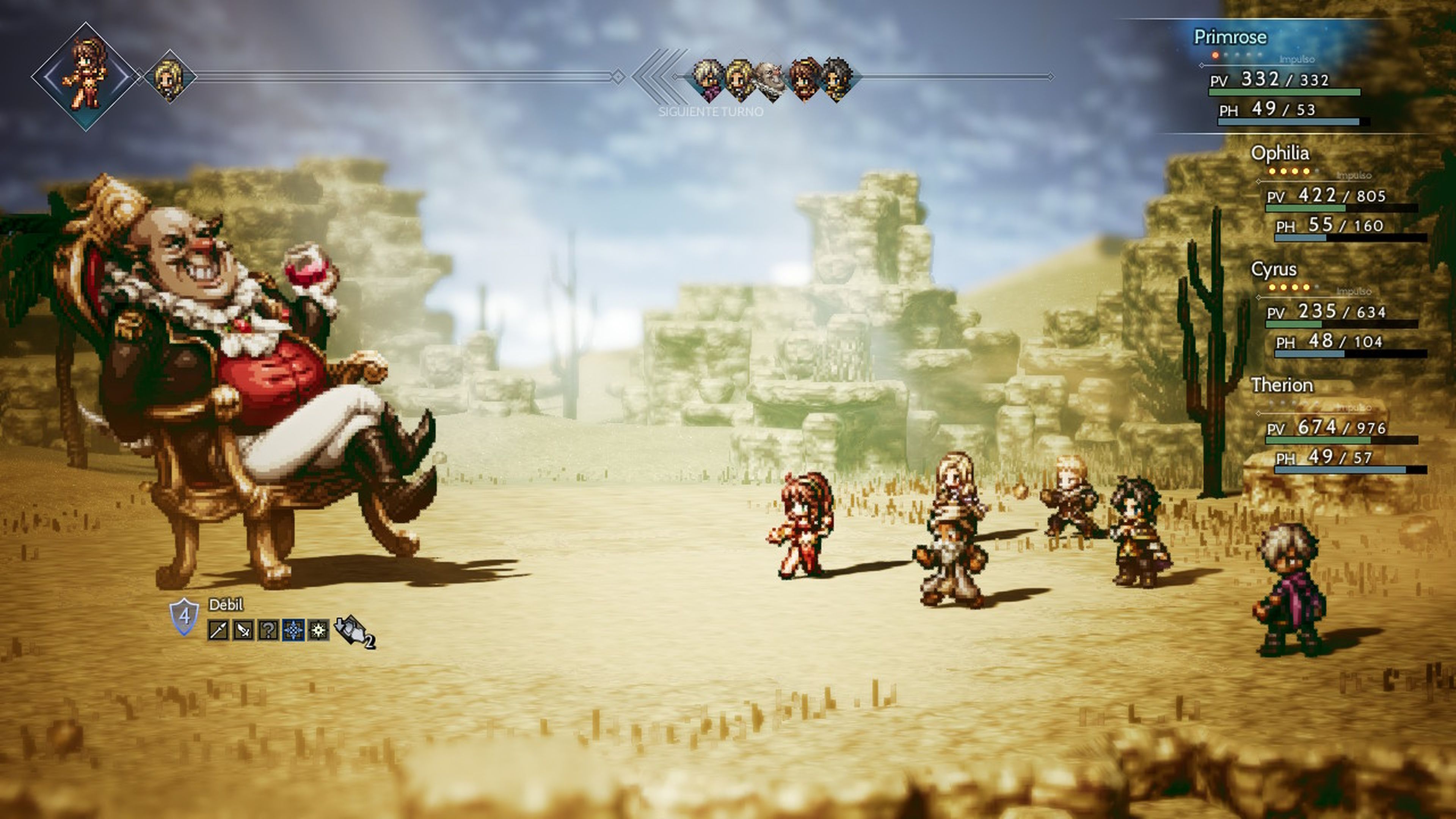
Task: Inspect the dagger weakness icon
Action: tap(243, 630)
